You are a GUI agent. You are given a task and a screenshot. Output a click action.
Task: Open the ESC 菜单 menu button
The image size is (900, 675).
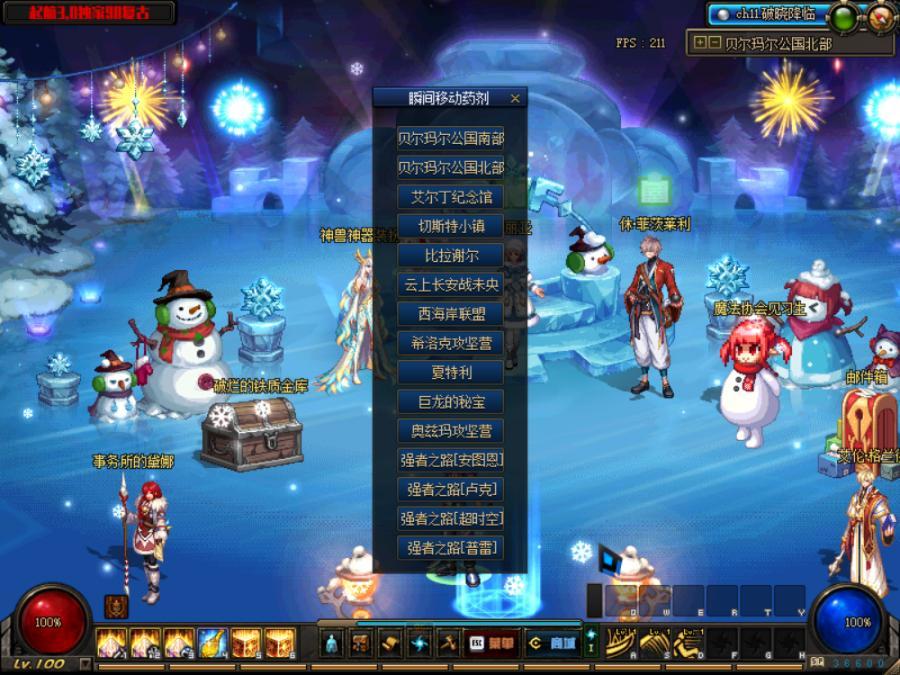(x=493, y=644)
